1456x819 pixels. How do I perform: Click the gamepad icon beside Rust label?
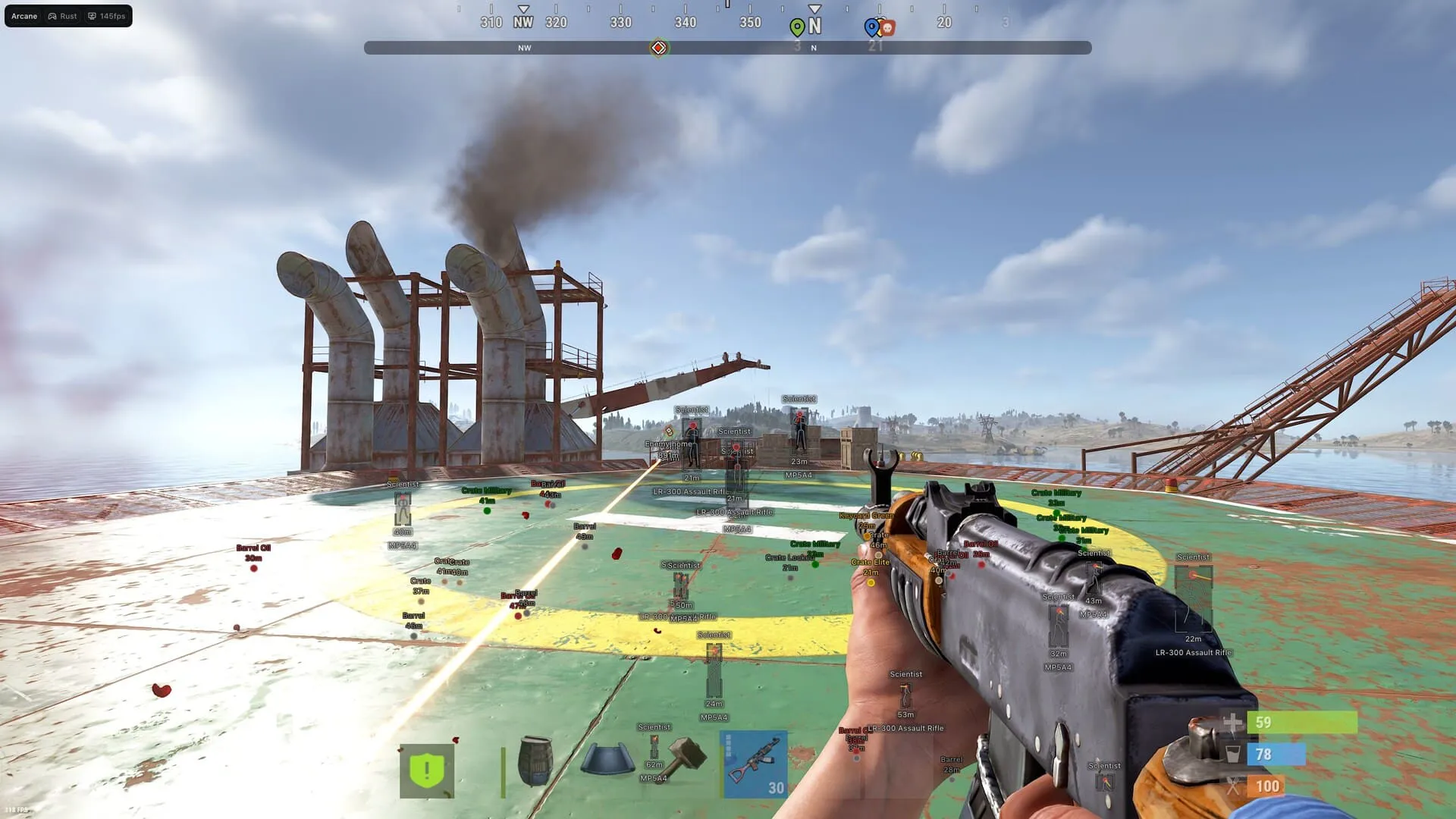(x=52, y=15)
